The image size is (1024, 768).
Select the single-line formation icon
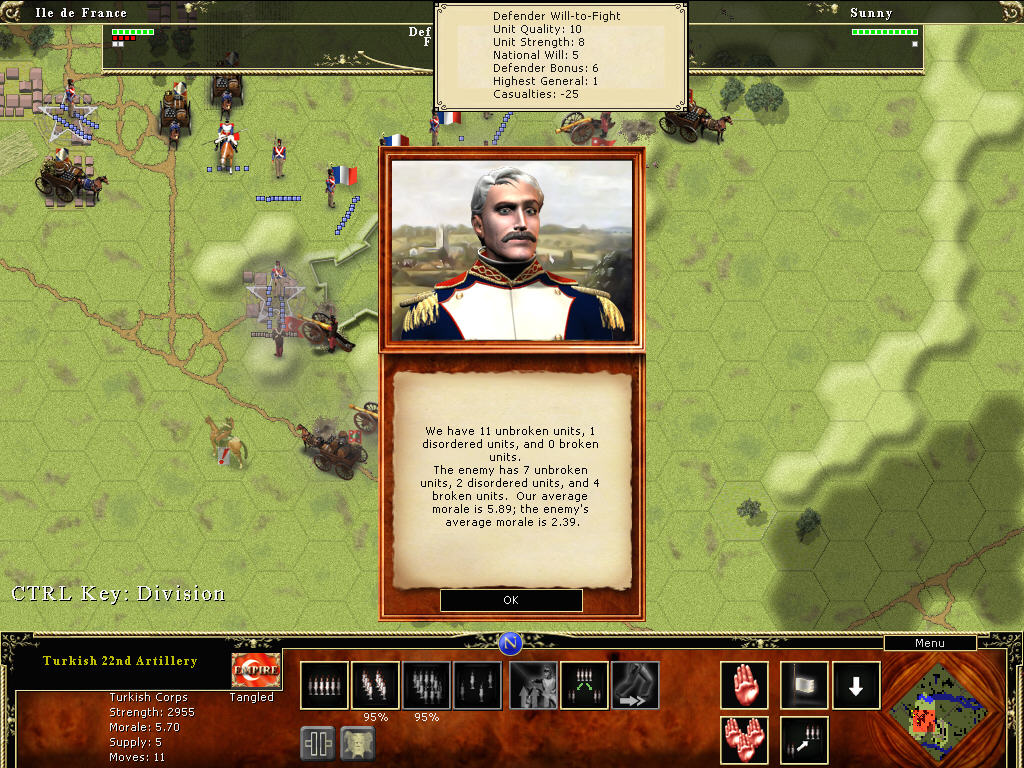[325, 685]
